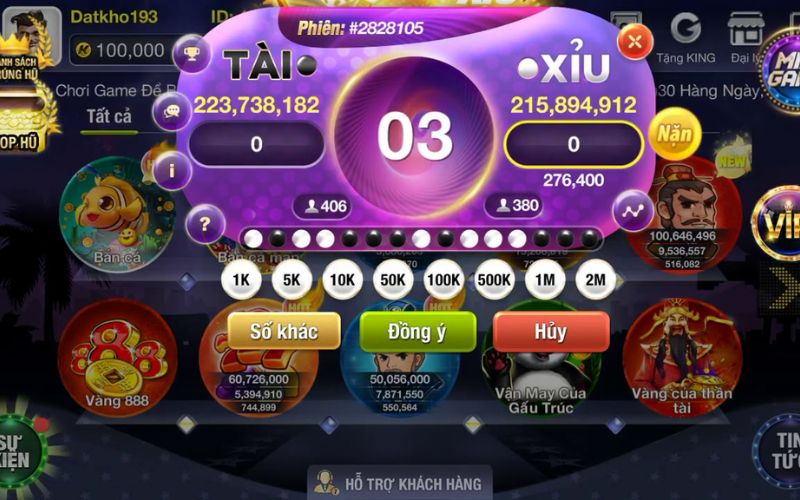Click the Tài bet input box
The height and width of the screenshot is (500, 800).
click(x=257, y=144)
